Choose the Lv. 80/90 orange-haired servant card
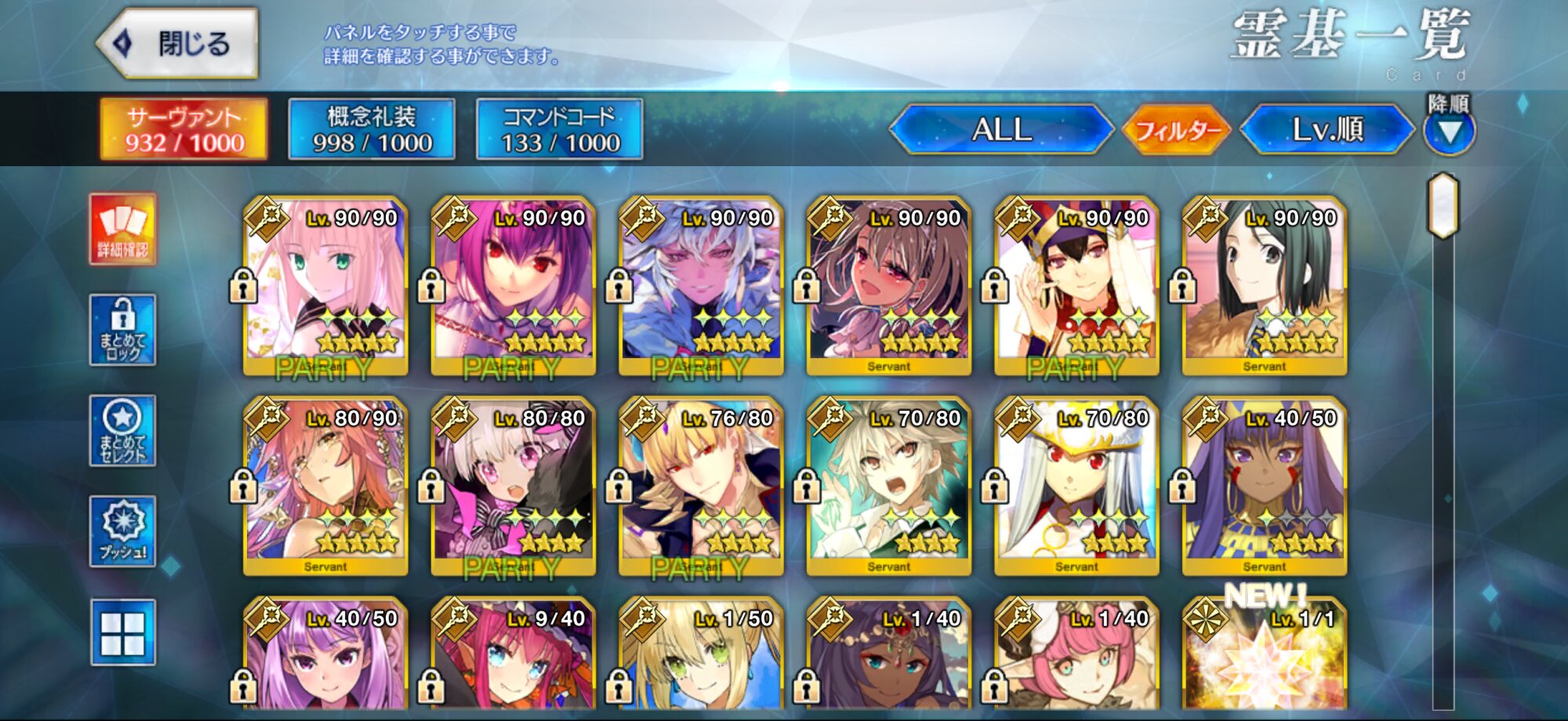Viewport: 1568px width, 721px height. click(x=325, y=487)
